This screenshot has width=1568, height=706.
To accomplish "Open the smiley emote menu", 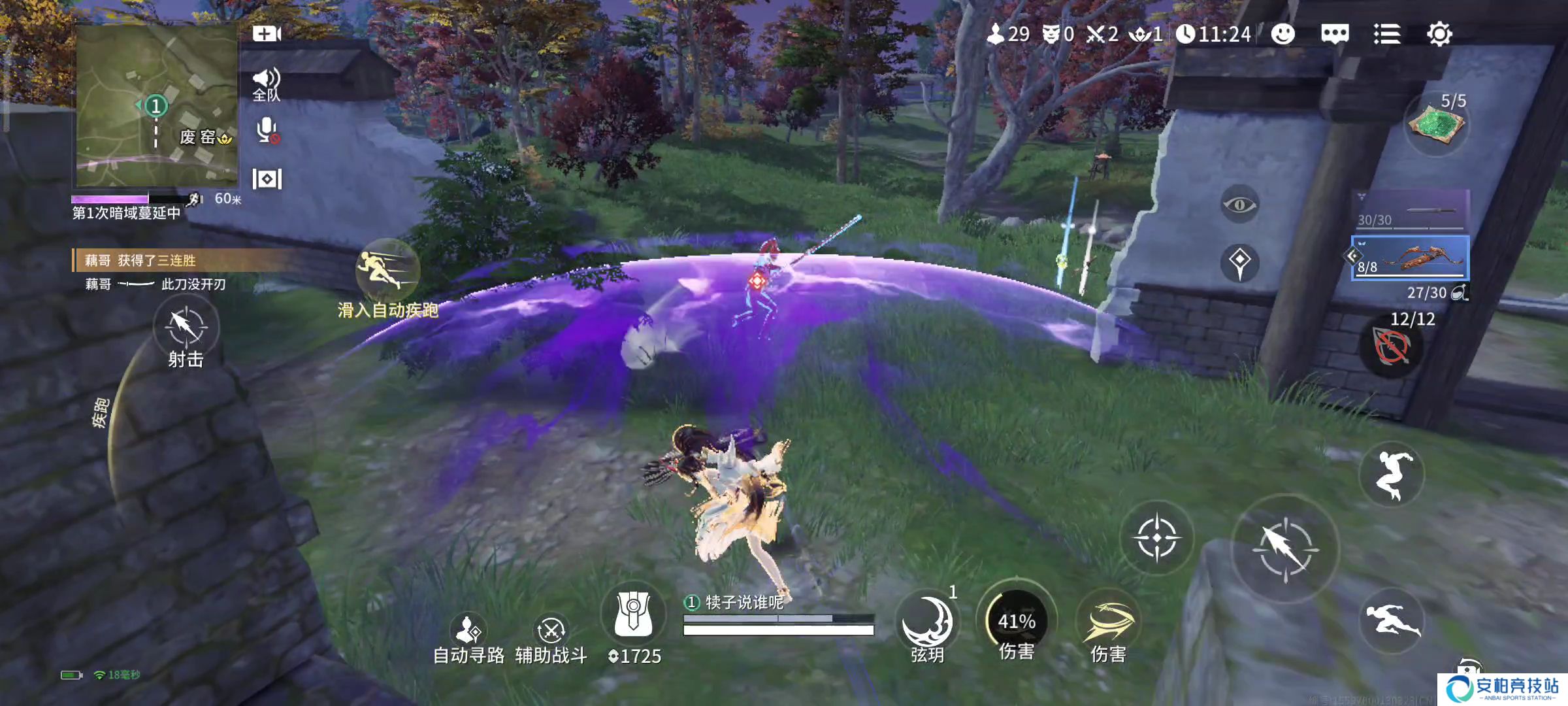I will (1282, 34).
